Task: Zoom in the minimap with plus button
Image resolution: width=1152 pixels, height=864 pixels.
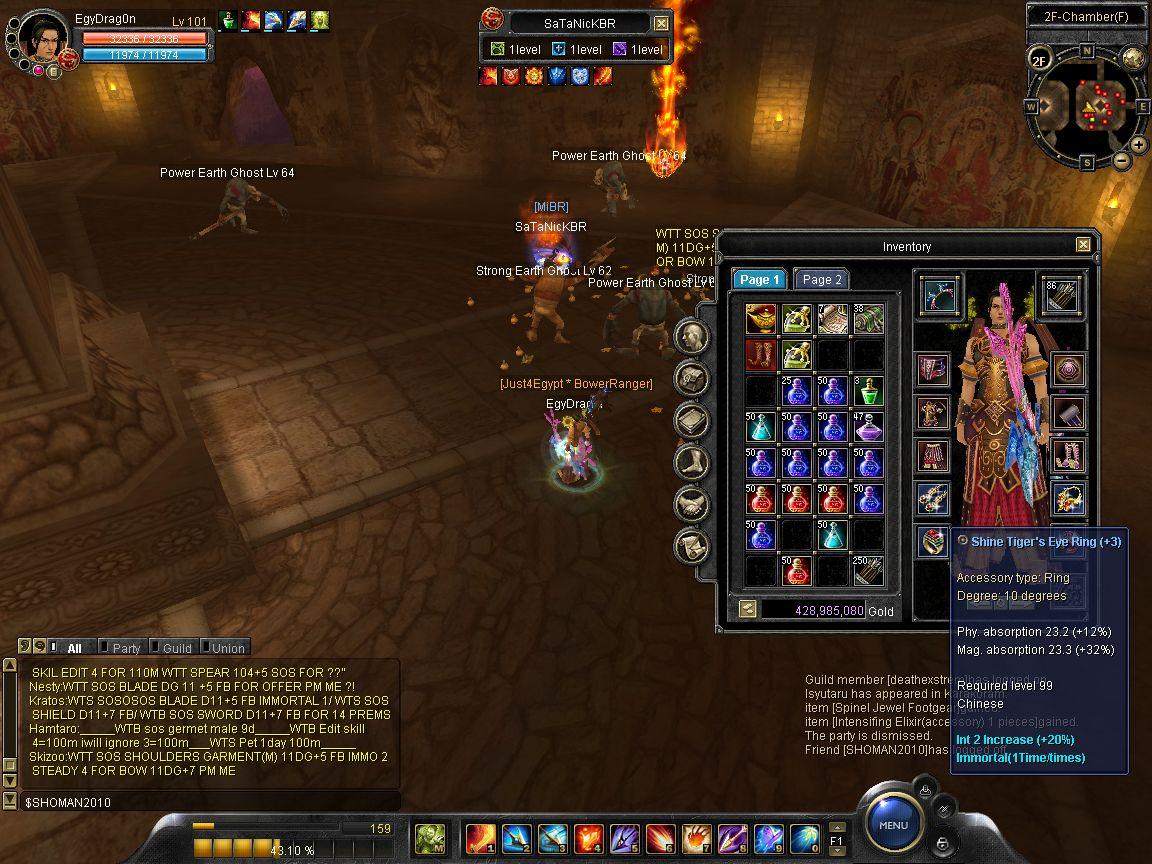Action: coord(1138,145)
